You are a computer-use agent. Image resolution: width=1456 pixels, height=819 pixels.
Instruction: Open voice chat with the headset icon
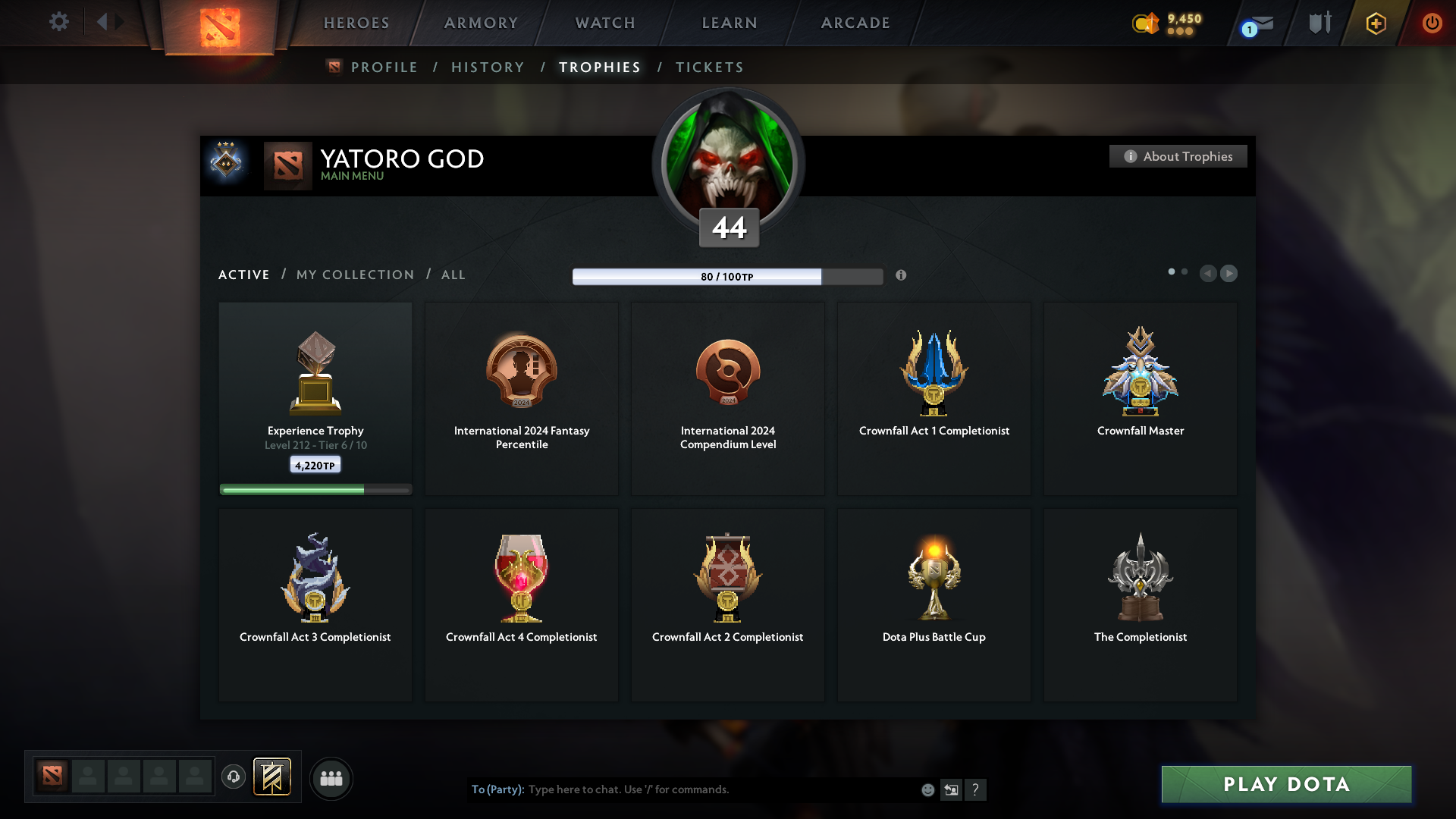point(234,777)
